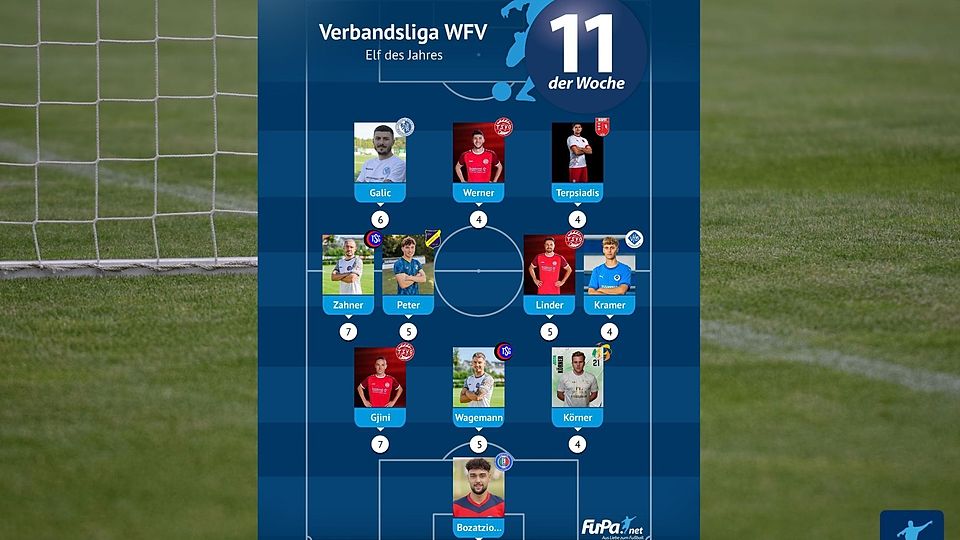Select Körner's player card
Image resolution: width=960 pixels, height=540 pixels.
(x=577, y=385)
